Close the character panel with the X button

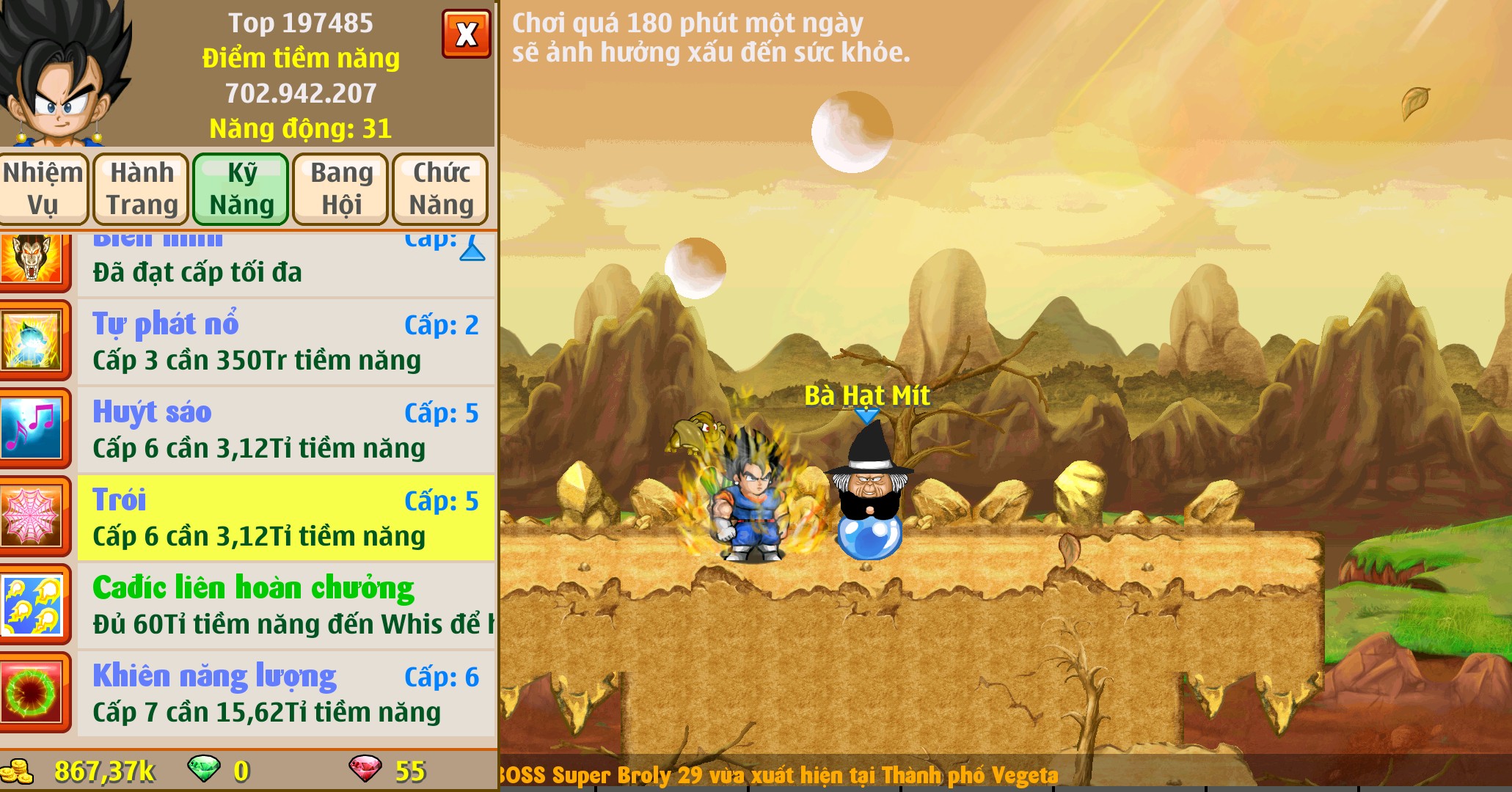(466, 34)
